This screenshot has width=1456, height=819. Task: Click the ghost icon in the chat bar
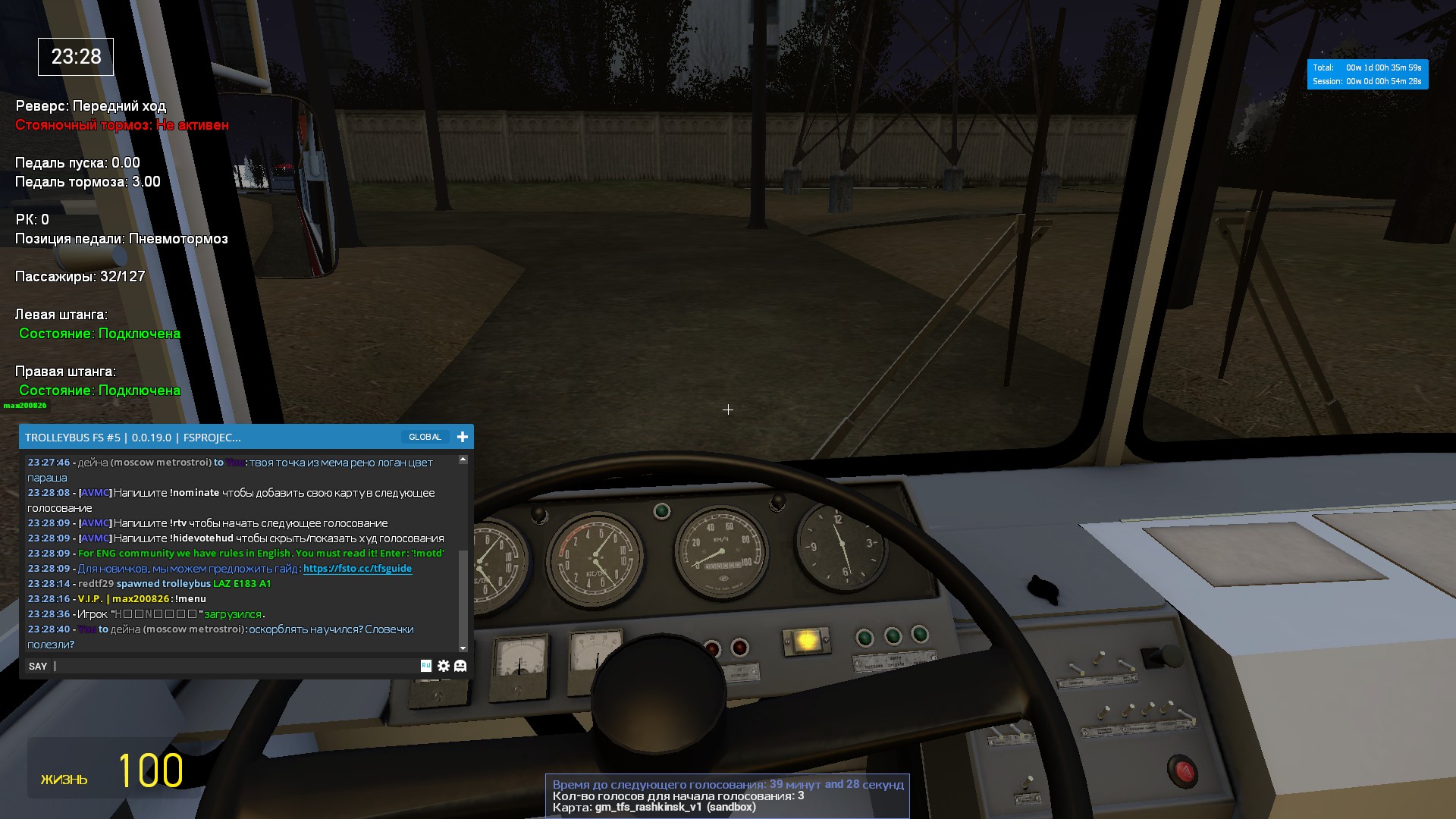click(460, 666)
